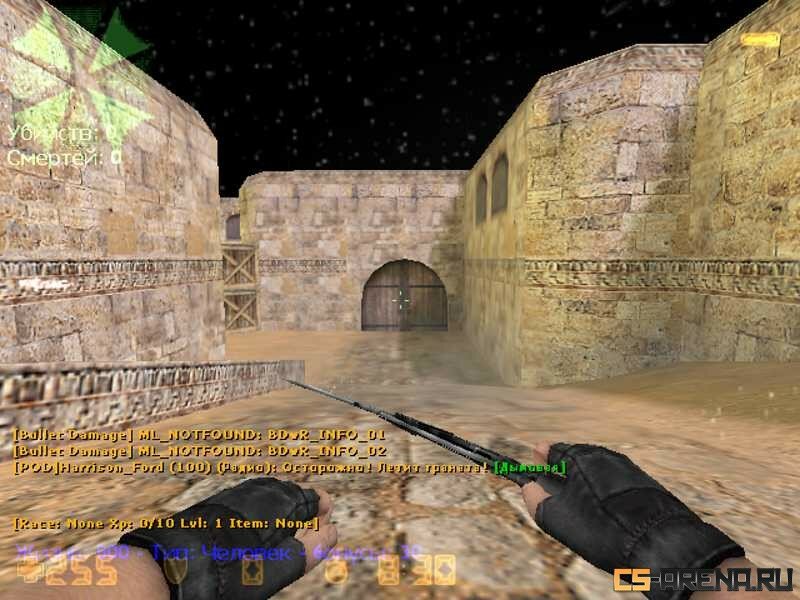Viewport: 800px width, 600px height.
Task: Click the Harrison_Ford radio chat message
Action: (290, 467)
